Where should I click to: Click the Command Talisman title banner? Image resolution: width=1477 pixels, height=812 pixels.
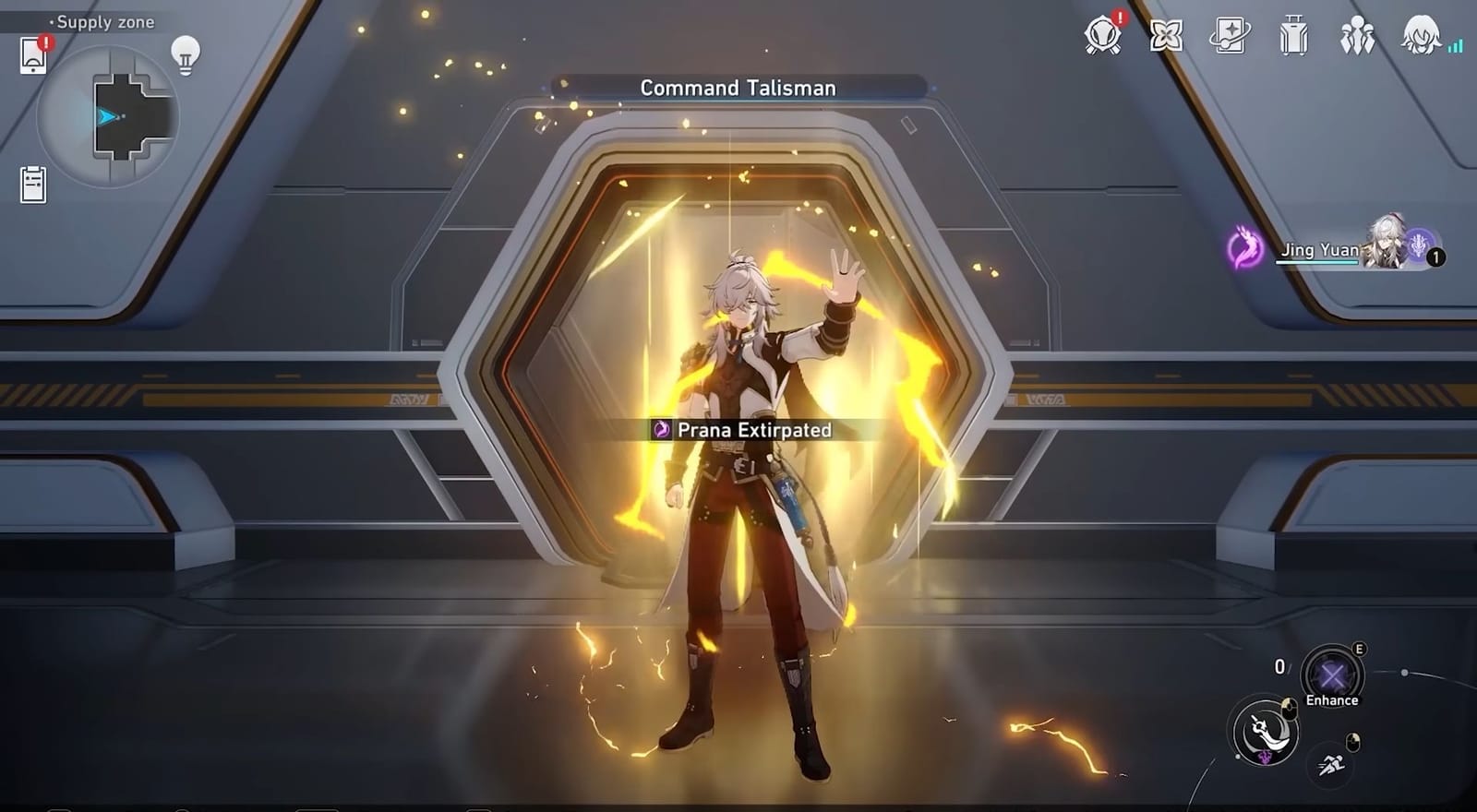736,88
